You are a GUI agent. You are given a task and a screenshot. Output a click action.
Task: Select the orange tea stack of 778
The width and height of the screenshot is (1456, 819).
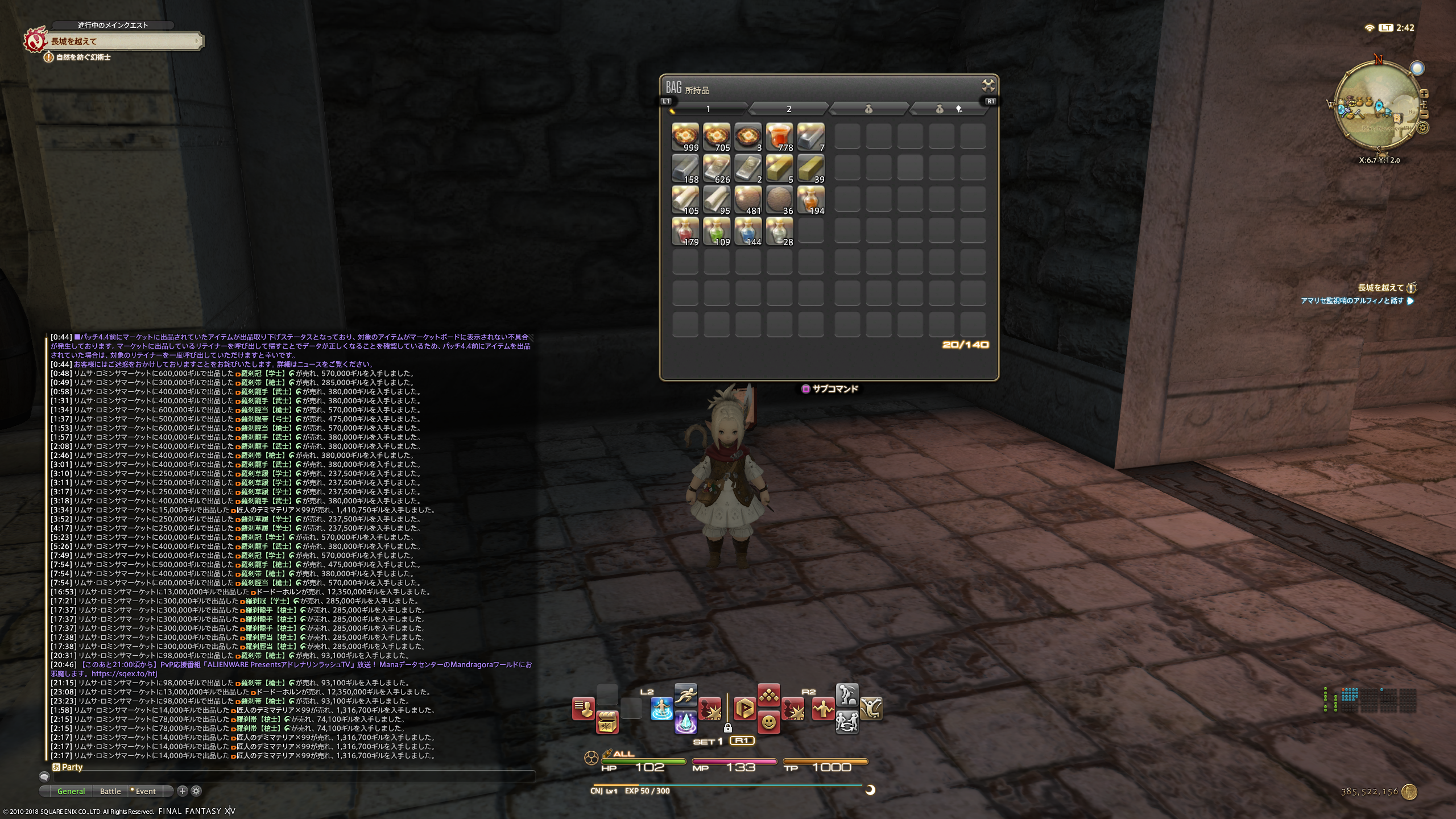[x=779, y=137]
